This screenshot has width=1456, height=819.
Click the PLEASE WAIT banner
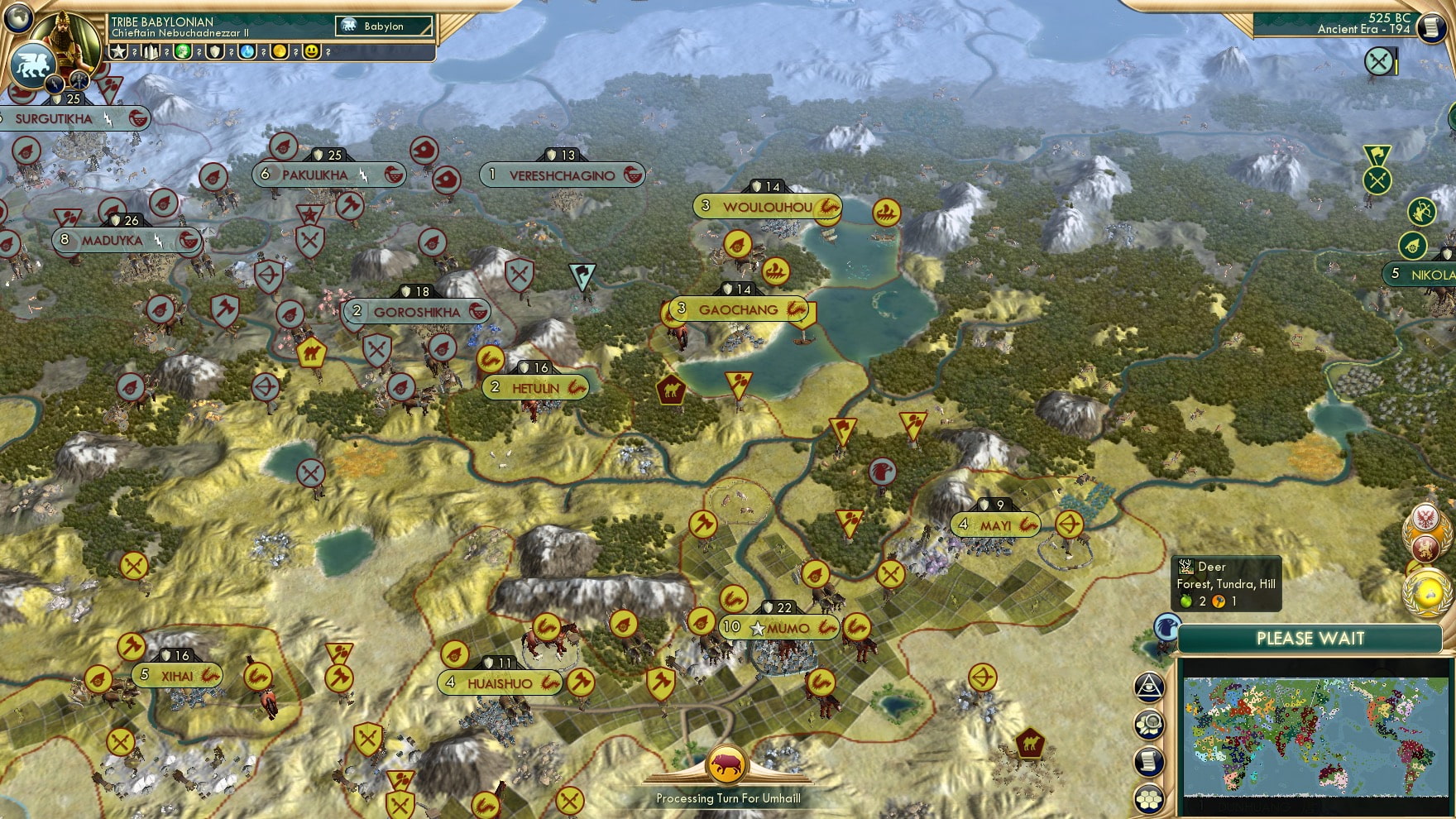tap(1310, 637)
